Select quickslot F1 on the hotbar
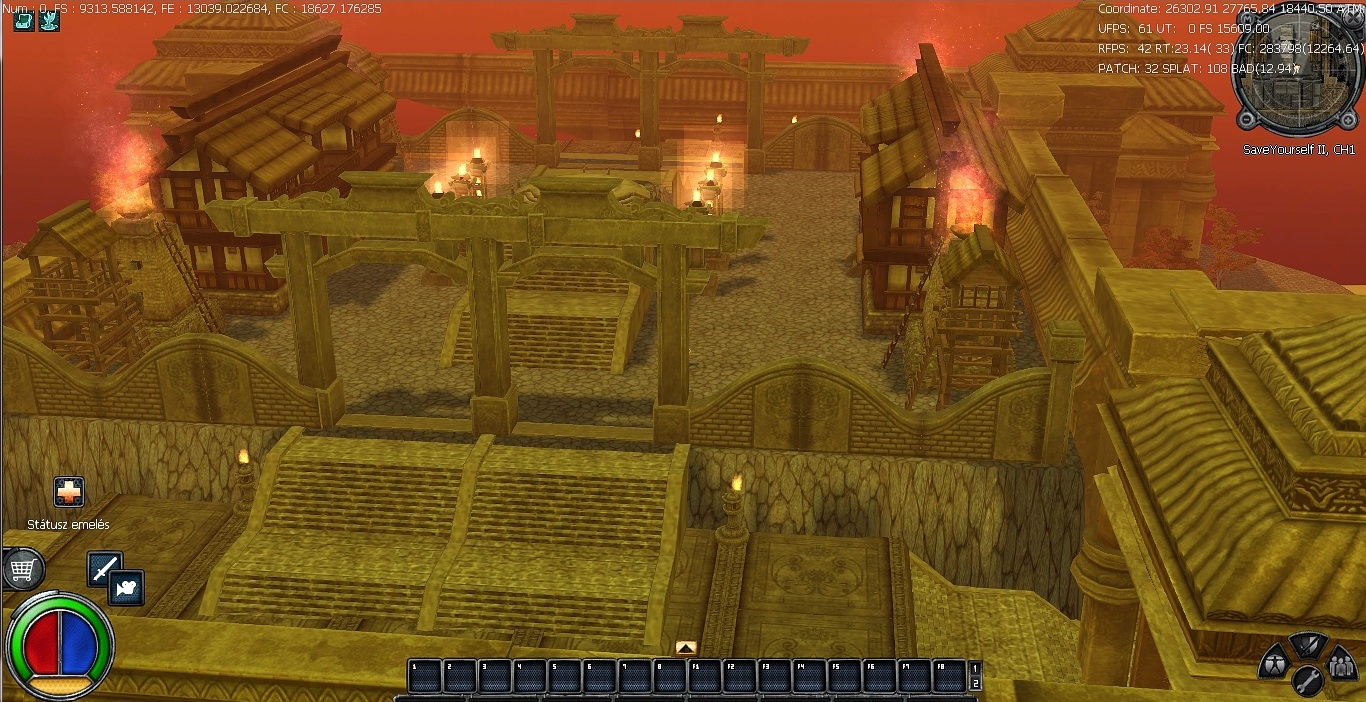The width and height of the screenshot is (1366, 702). point(704,676)
